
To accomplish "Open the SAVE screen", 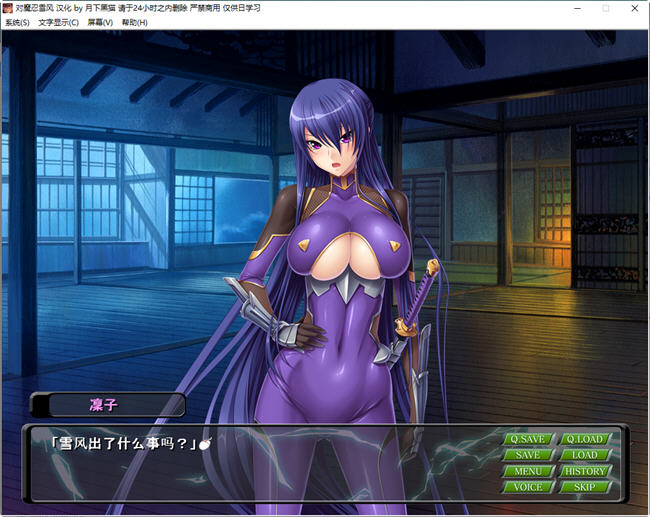I will tap(527, 455).
